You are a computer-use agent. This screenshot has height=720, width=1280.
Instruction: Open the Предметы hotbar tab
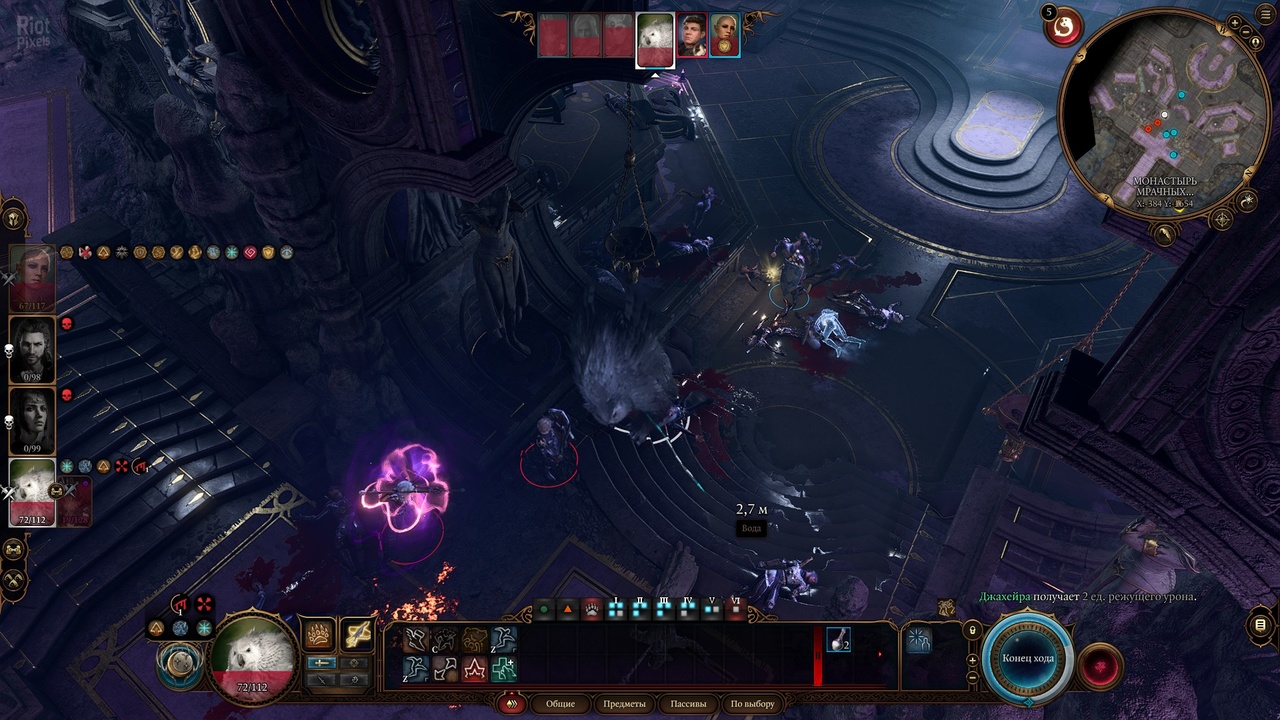pos(625,704)
